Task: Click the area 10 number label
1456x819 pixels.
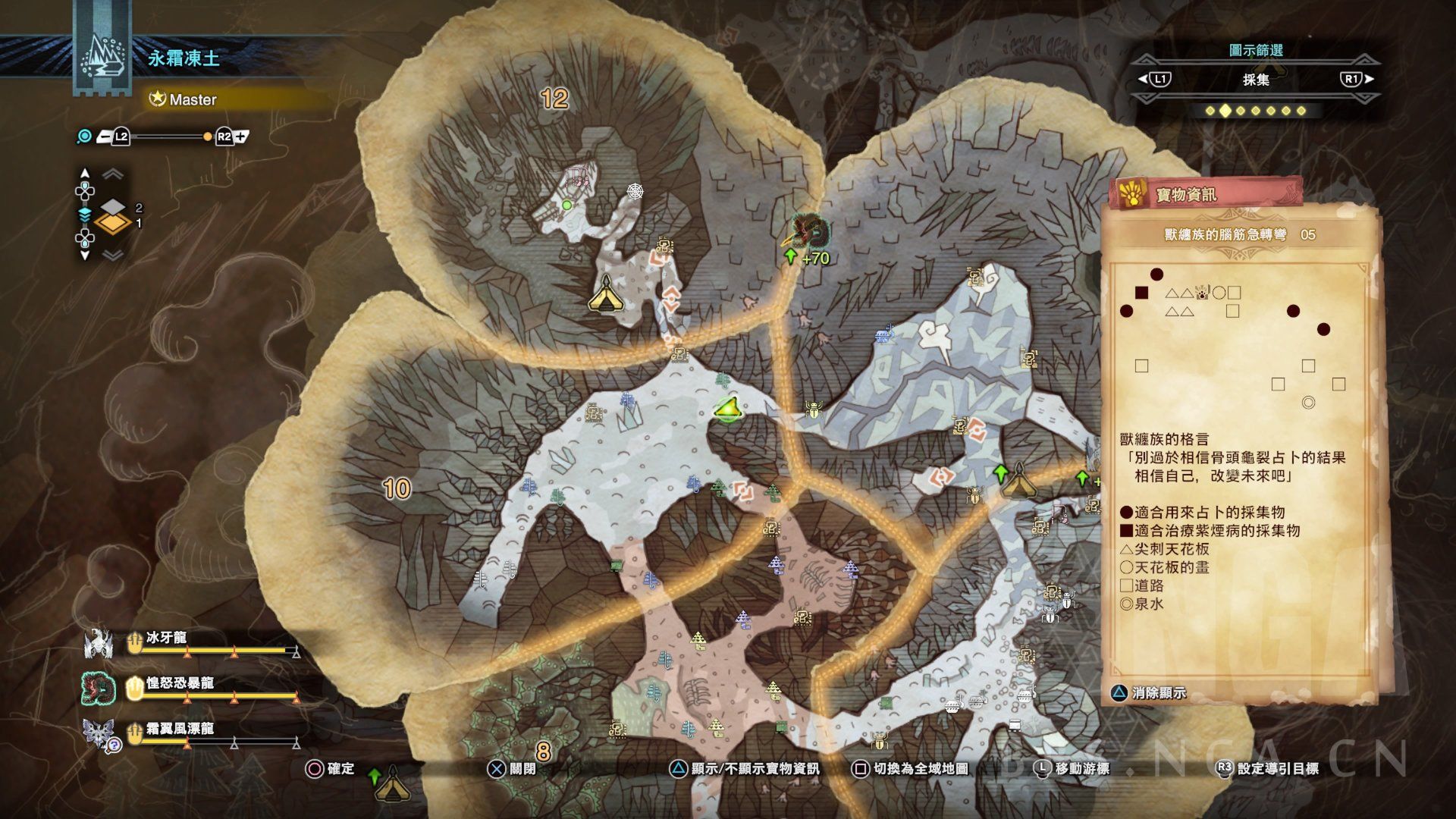Action: (x=397, y=489)
